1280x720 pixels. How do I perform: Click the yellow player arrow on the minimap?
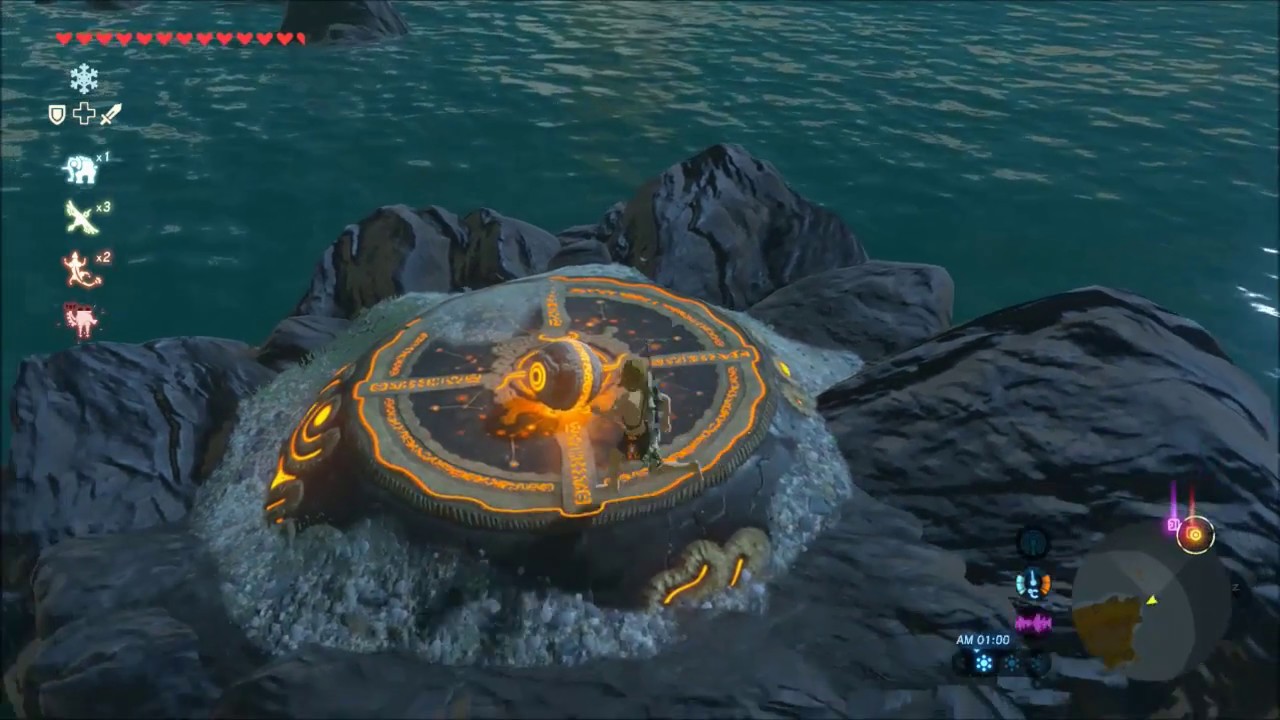[x=1152, y=600]
